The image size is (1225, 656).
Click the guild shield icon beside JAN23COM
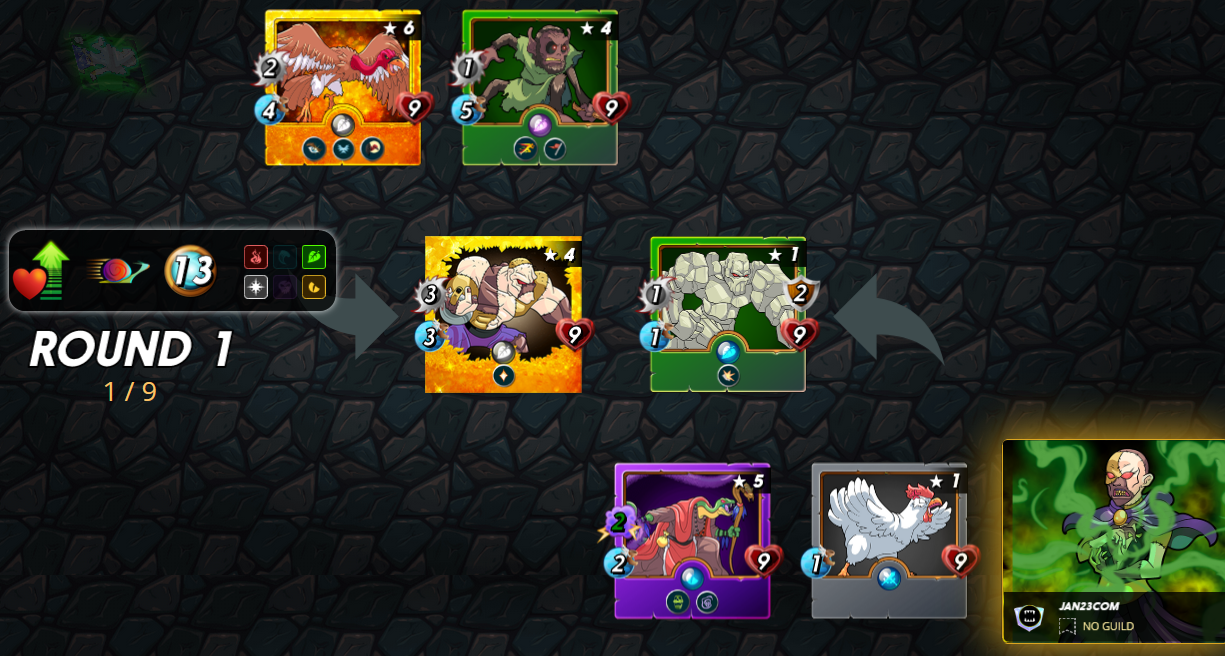pos(1028,617)
